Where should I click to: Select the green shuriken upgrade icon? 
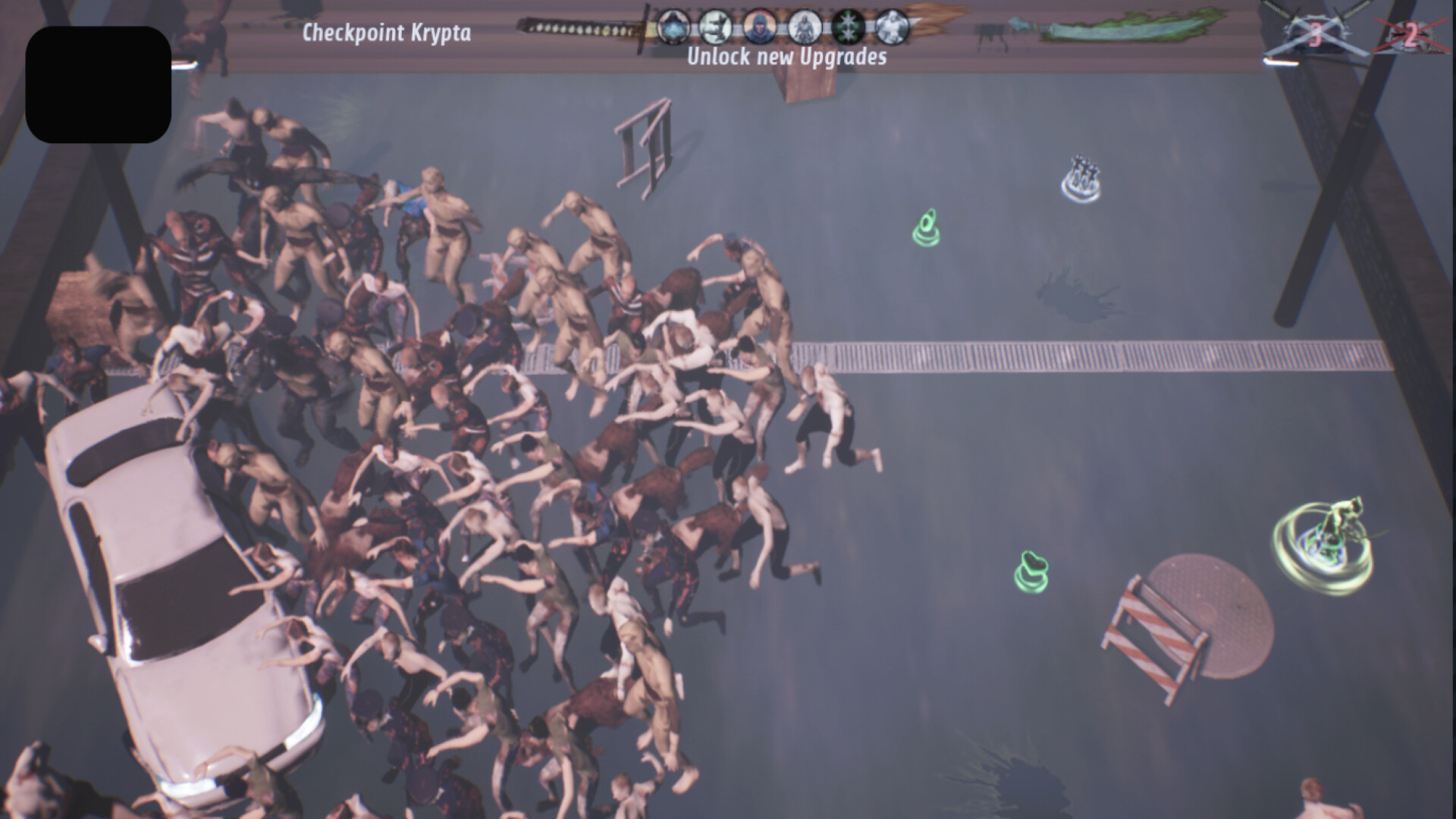pos(848,26)
